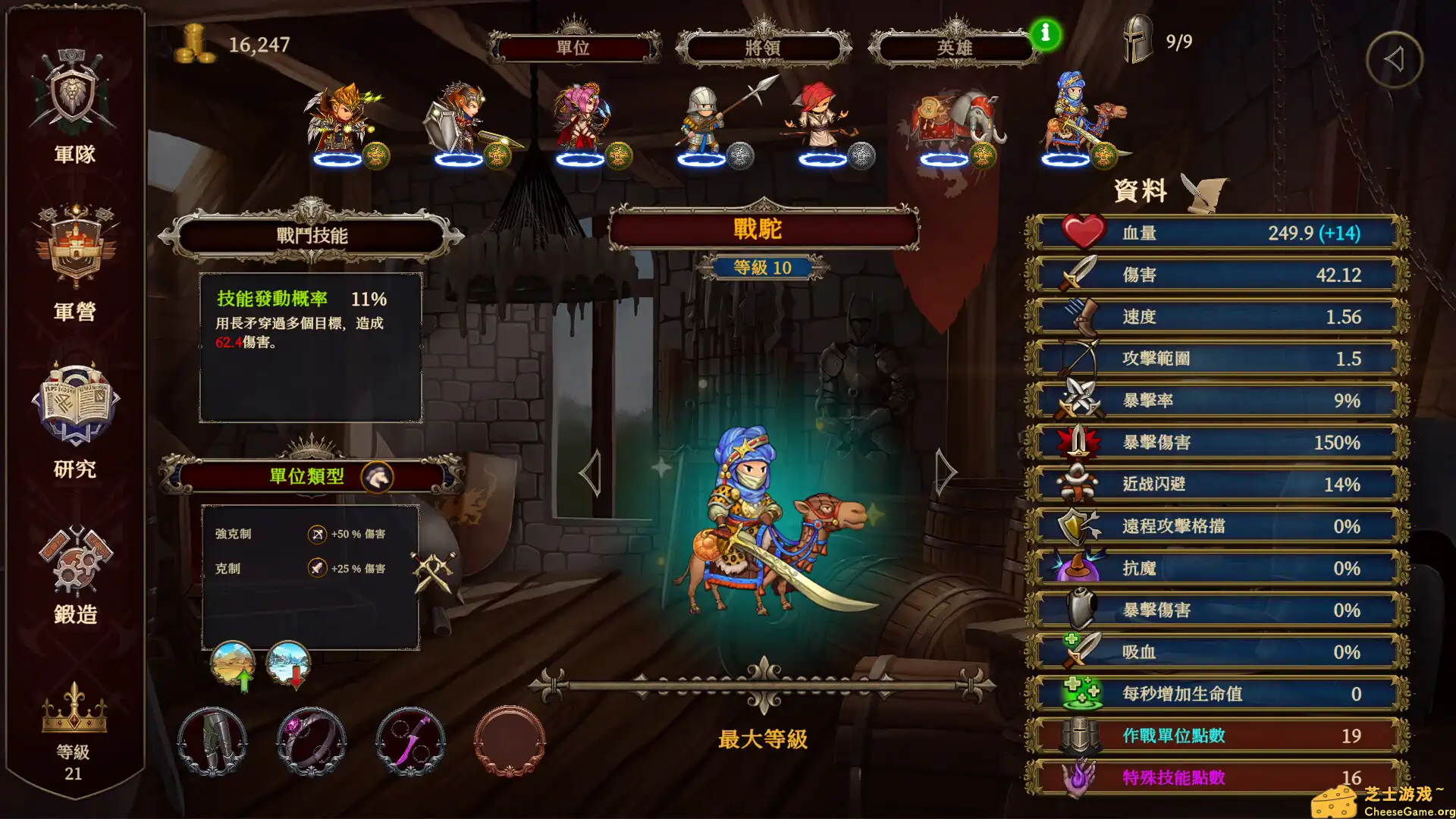The height and width of the screenshot is (819, 1456).
Task: Open the 研究 research book
Action: point(74,417)
